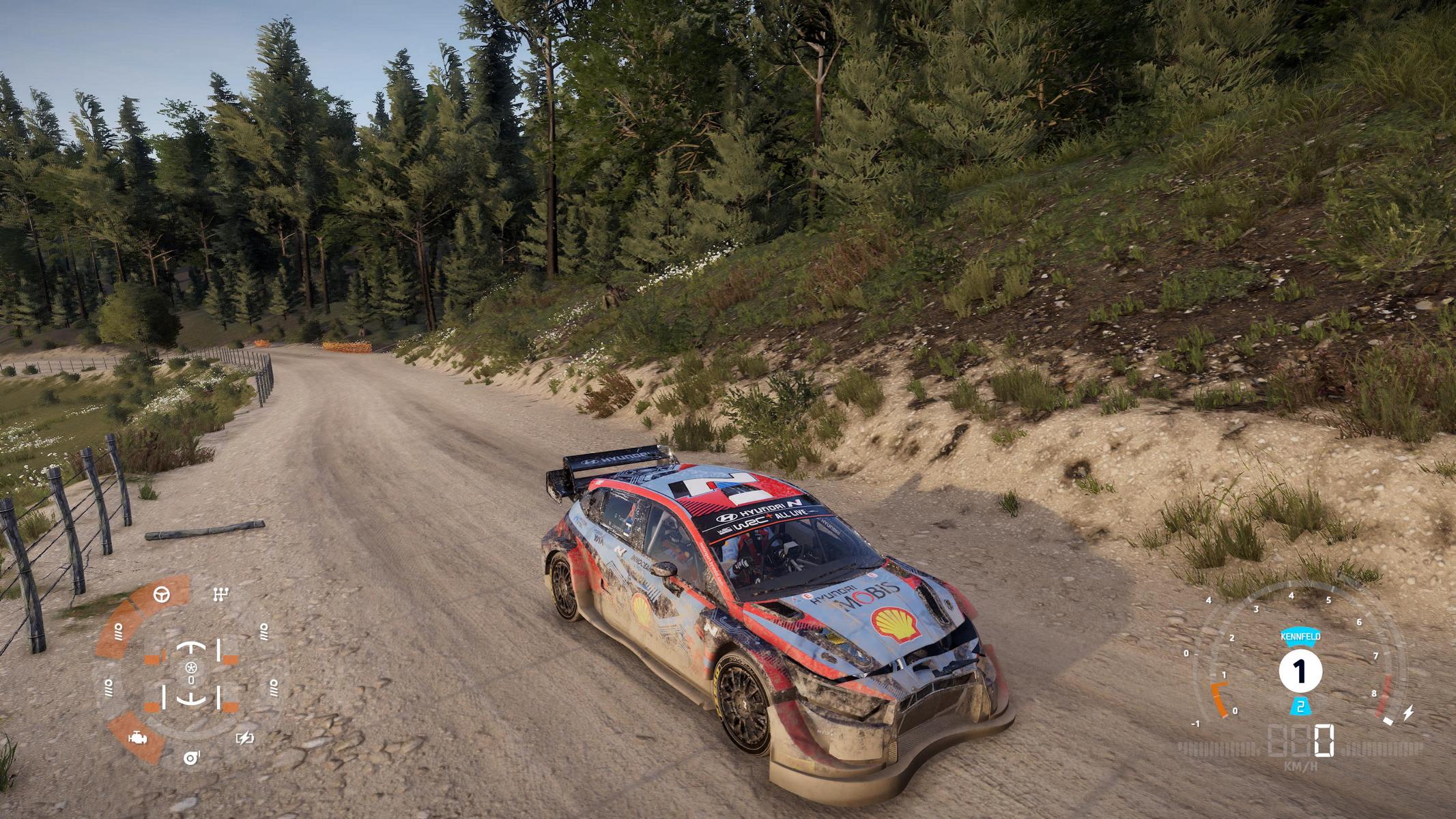Select the turbocharger status icon
Viewport: 1456px width, 819px height.
point(190,758)
